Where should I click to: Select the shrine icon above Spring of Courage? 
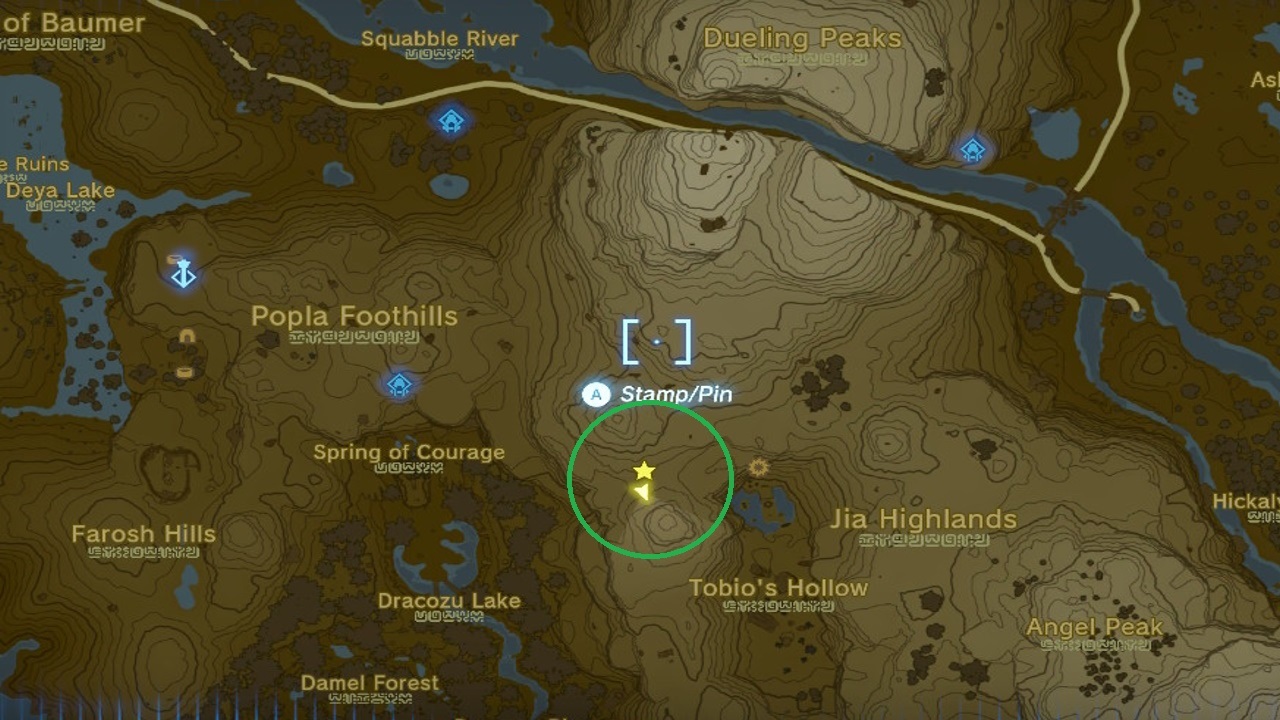399,385
